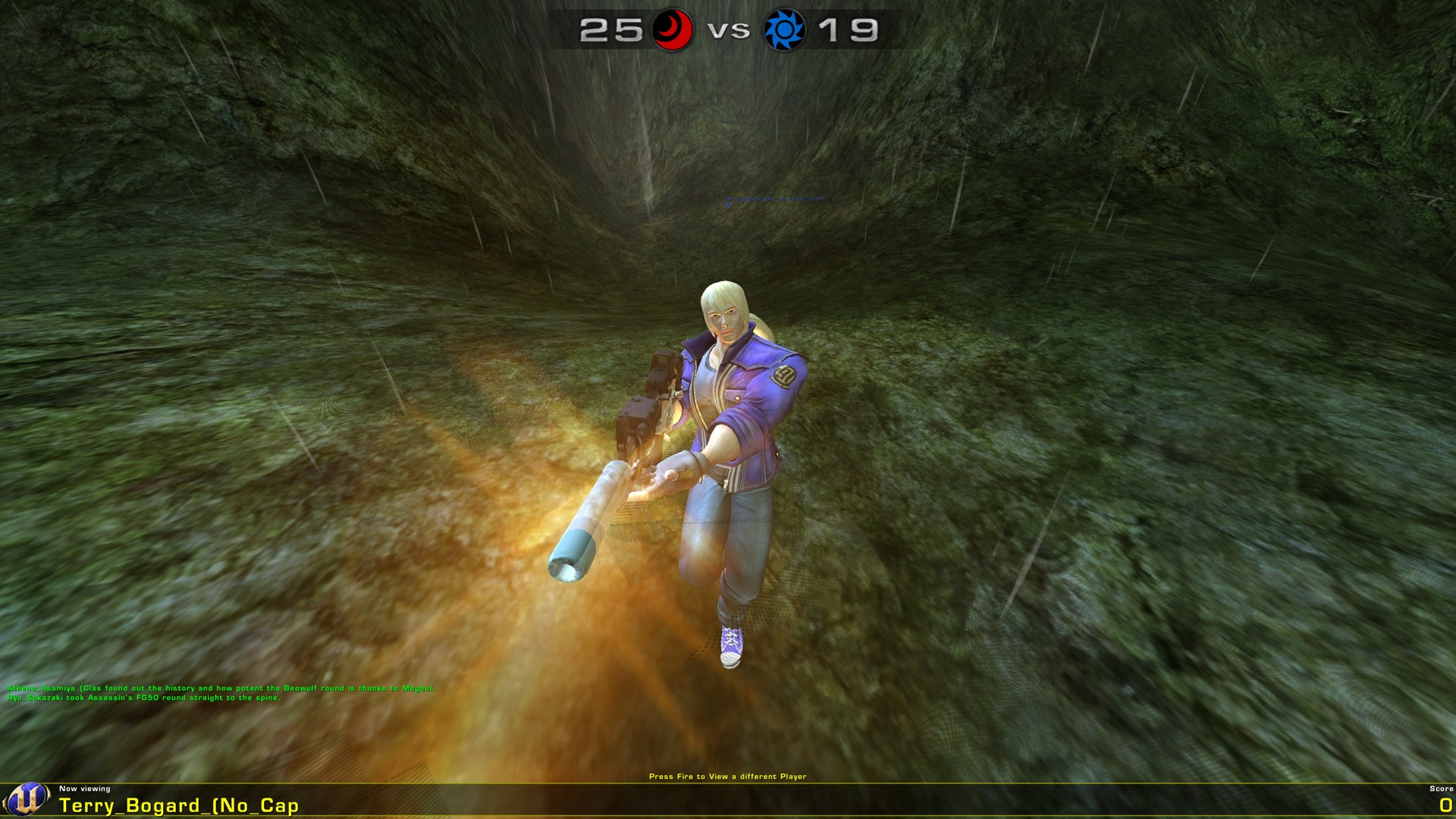Click Press Fire to View a different Player

coord(728,777)
